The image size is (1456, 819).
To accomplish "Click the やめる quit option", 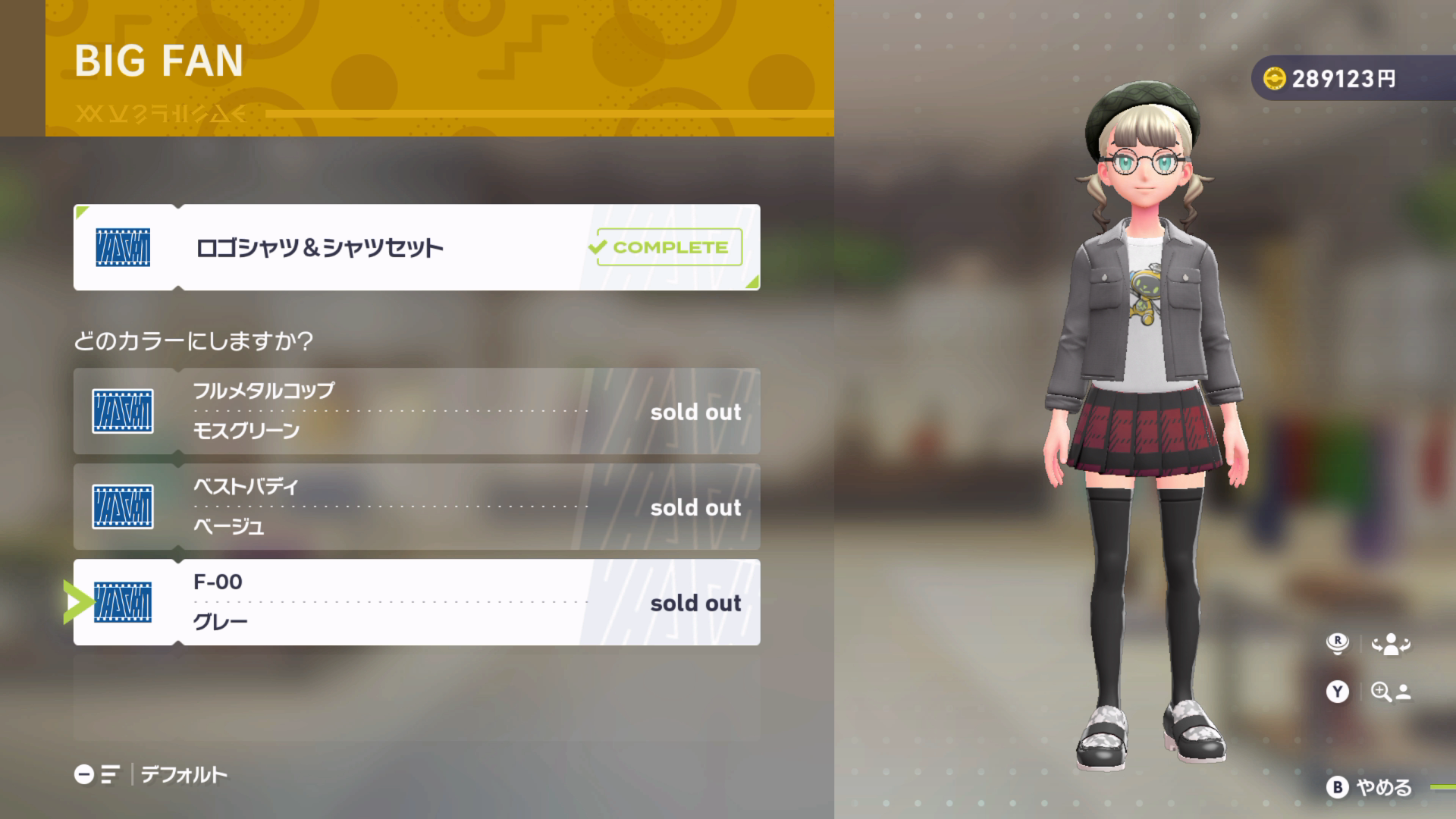I will pyautogui.click(x=1371, y=787).
